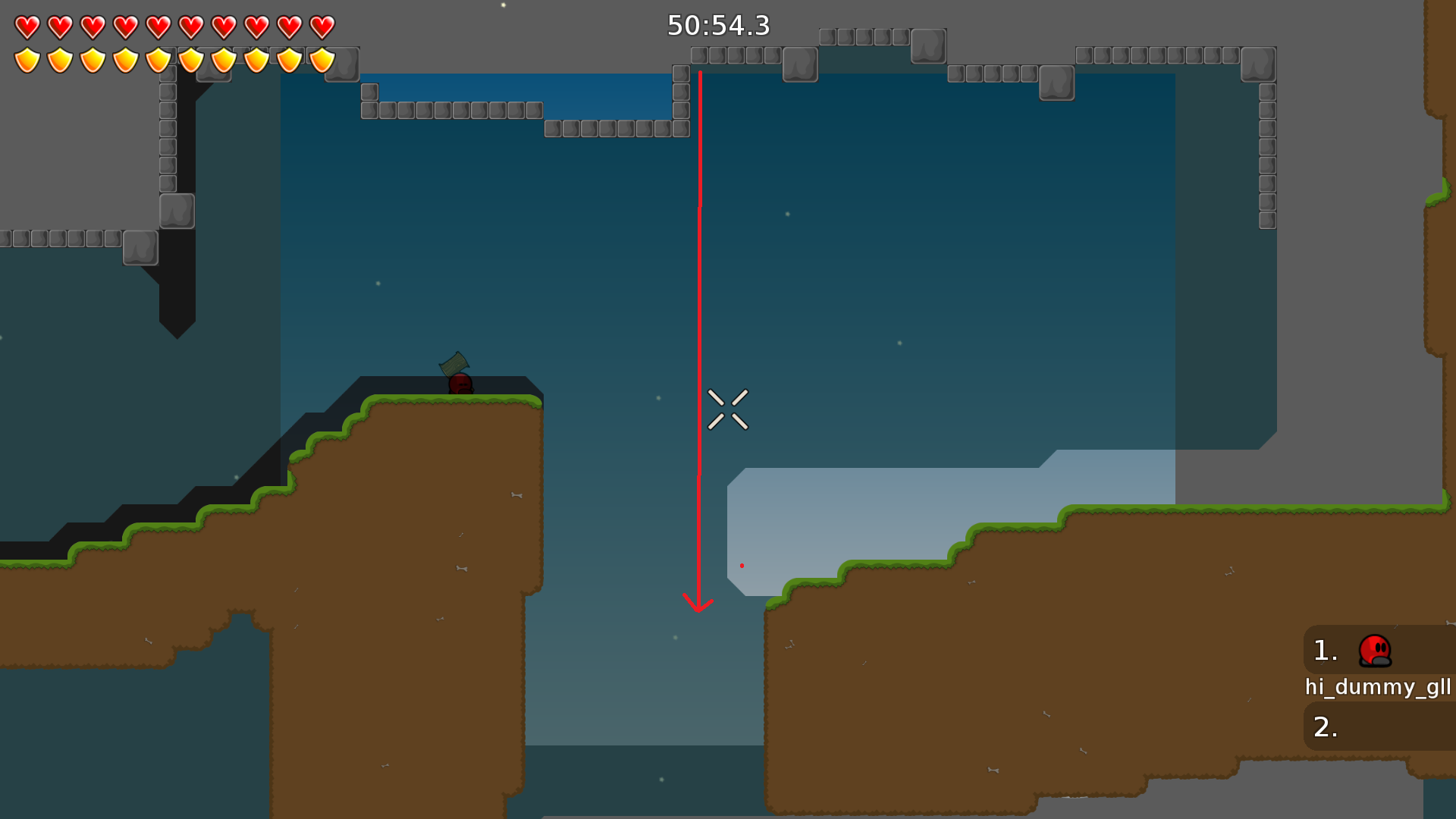Click the crosshair in the center of screen
The width and height of the screenshot is (1456, 819).
(730, 409)
